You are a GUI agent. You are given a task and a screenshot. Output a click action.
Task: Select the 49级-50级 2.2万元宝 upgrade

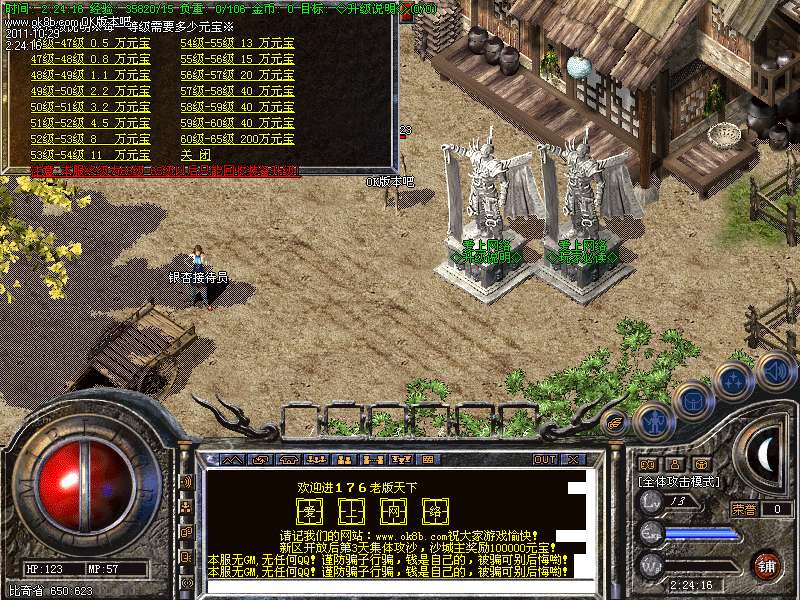(x=90, y=91)
